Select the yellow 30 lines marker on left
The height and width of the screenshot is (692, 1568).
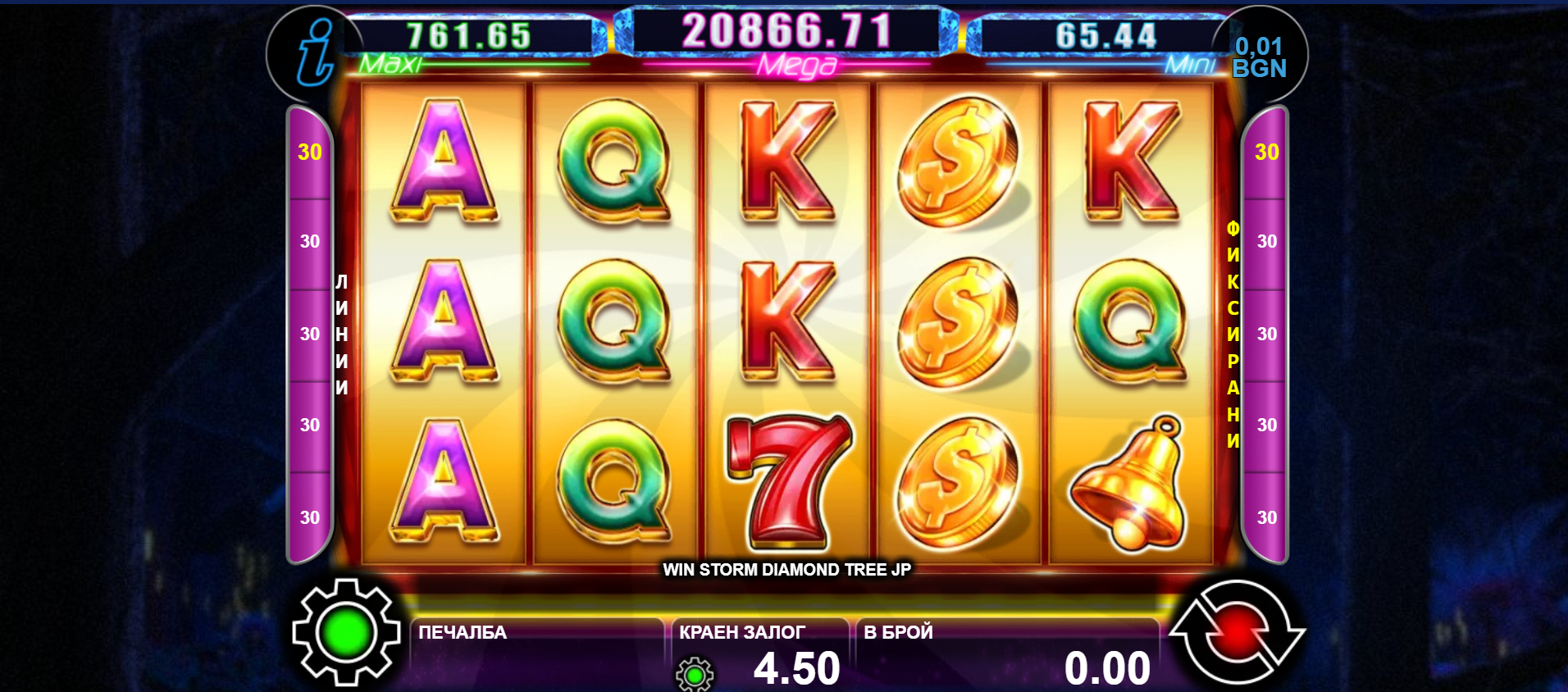(310, 153)
